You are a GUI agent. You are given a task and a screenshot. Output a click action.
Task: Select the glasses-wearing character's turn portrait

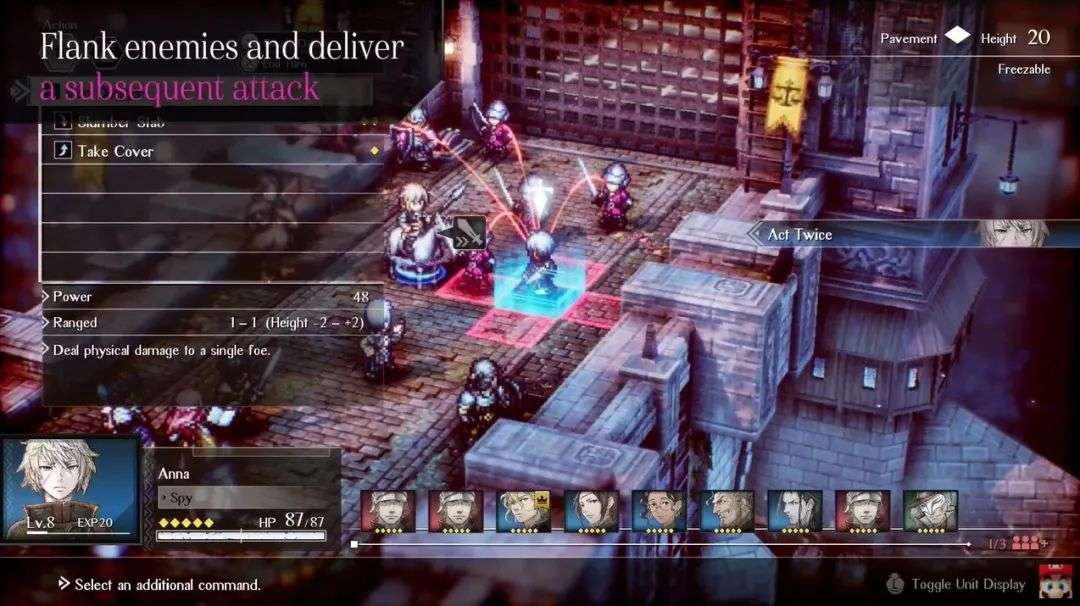[x=658, y=510]
